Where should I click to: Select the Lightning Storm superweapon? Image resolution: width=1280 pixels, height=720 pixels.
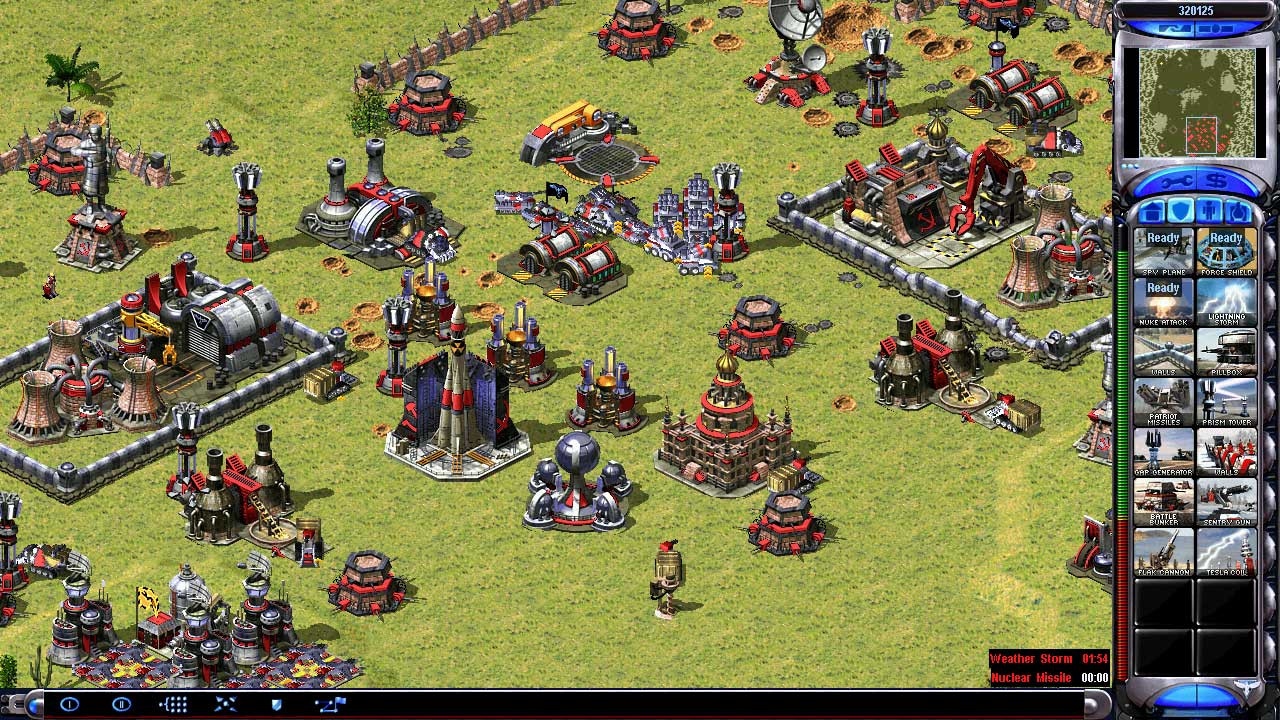coord(1227,300)
